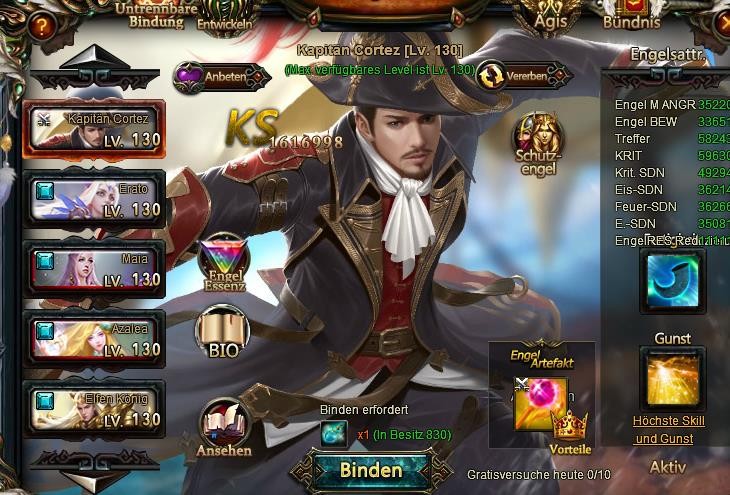Select the Engel Artefakt slot
Image resolution: width=730 pixels, height=495 pixels.
tap(541, 402)
